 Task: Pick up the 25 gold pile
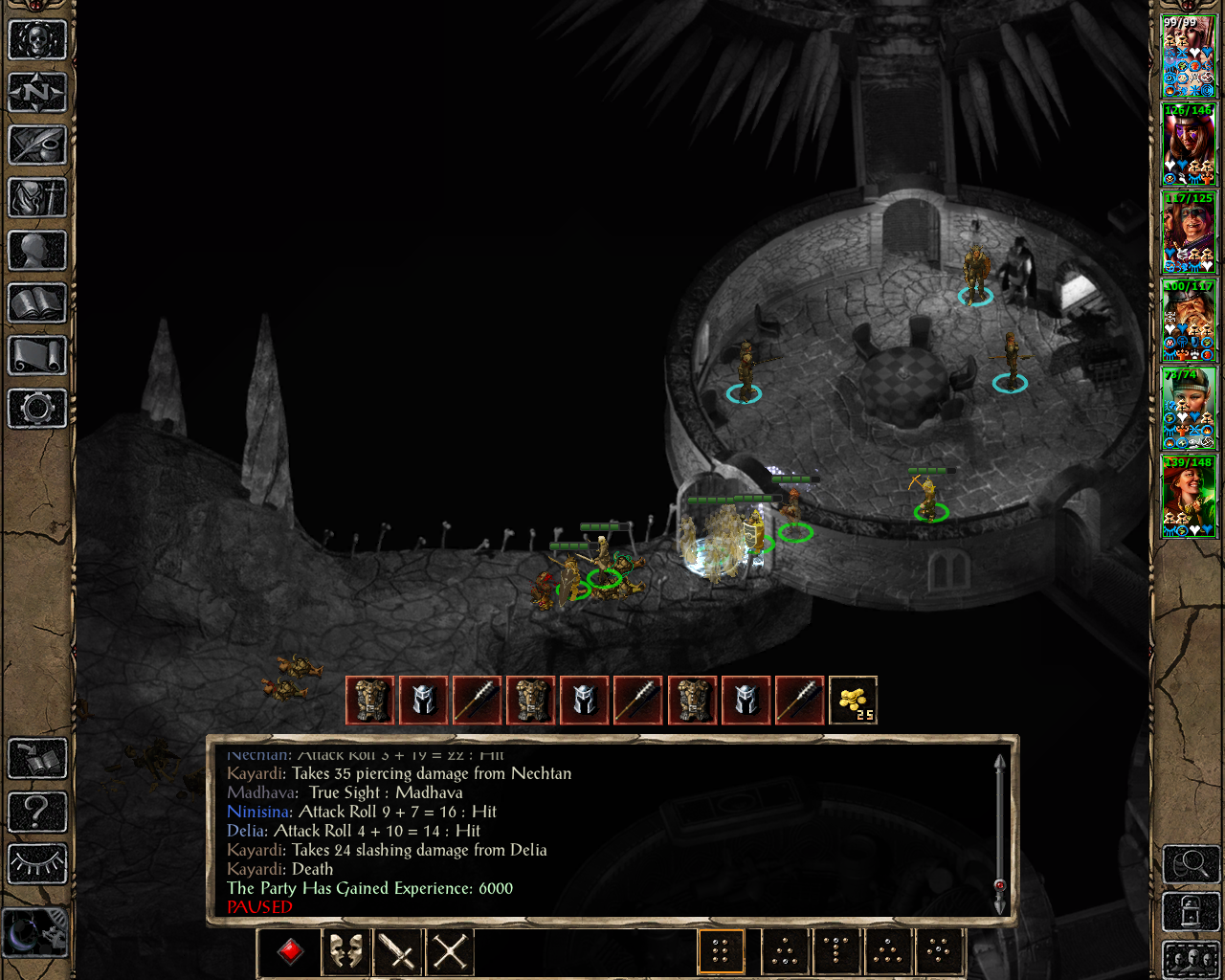point(853,701)
